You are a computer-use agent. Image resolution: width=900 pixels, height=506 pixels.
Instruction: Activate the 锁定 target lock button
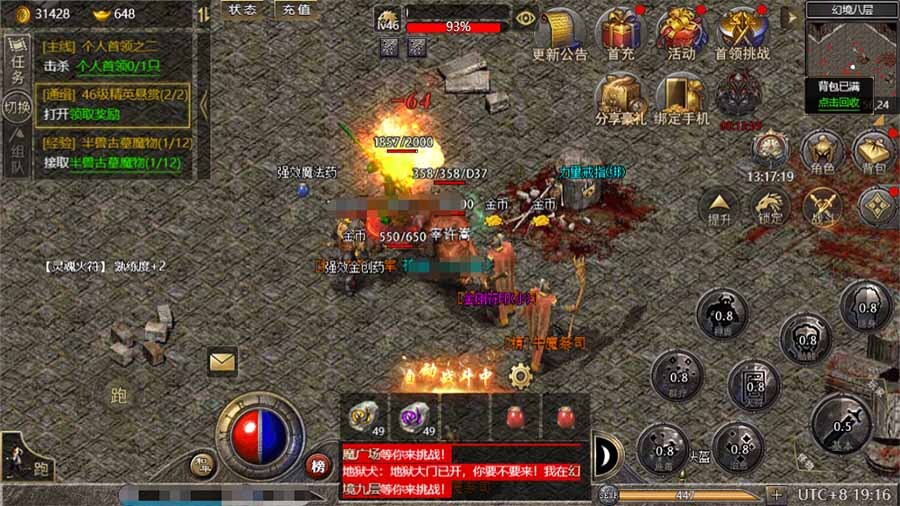[771, 204]
